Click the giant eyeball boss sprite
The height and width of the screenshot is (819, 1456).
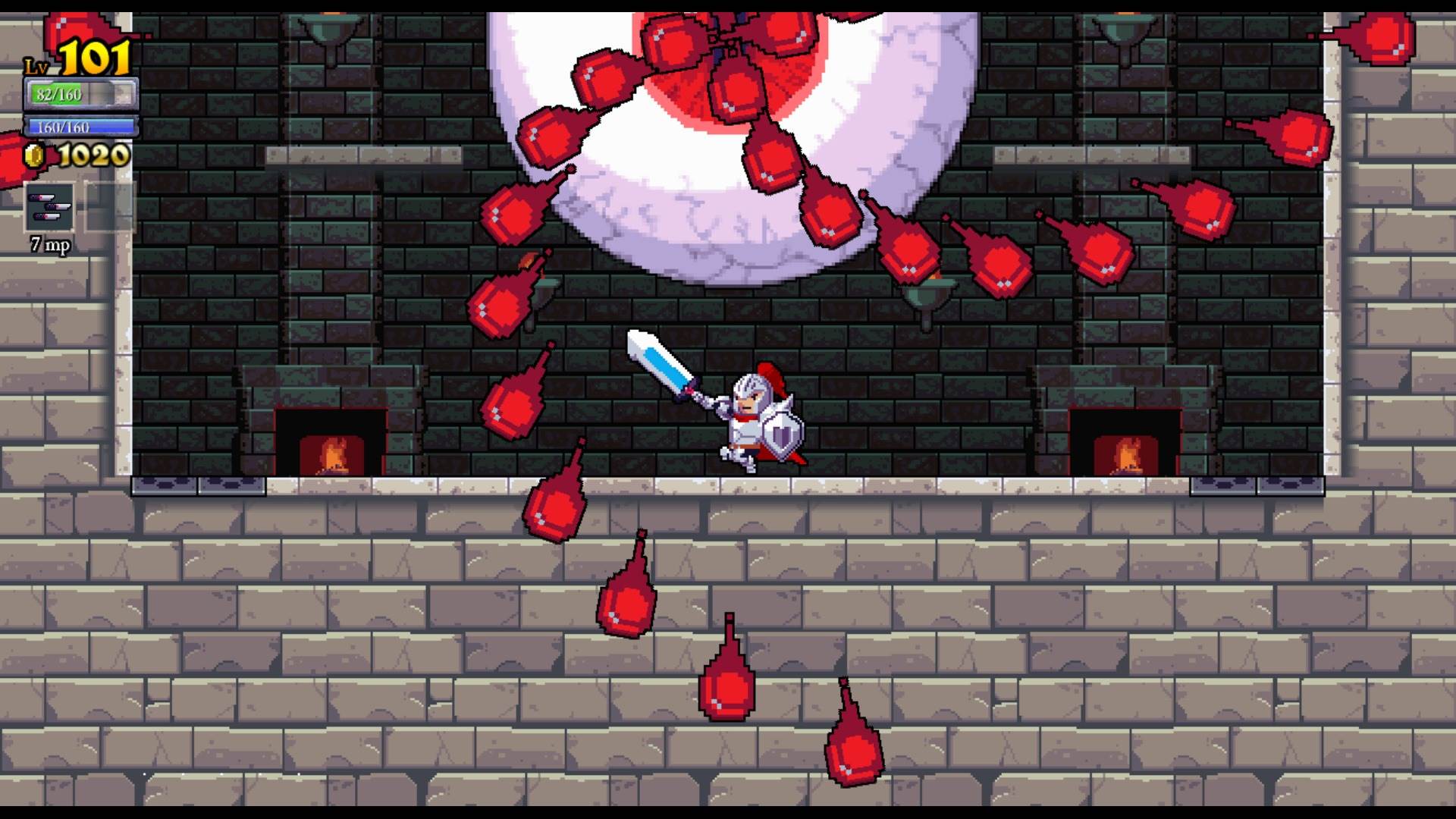720,136
